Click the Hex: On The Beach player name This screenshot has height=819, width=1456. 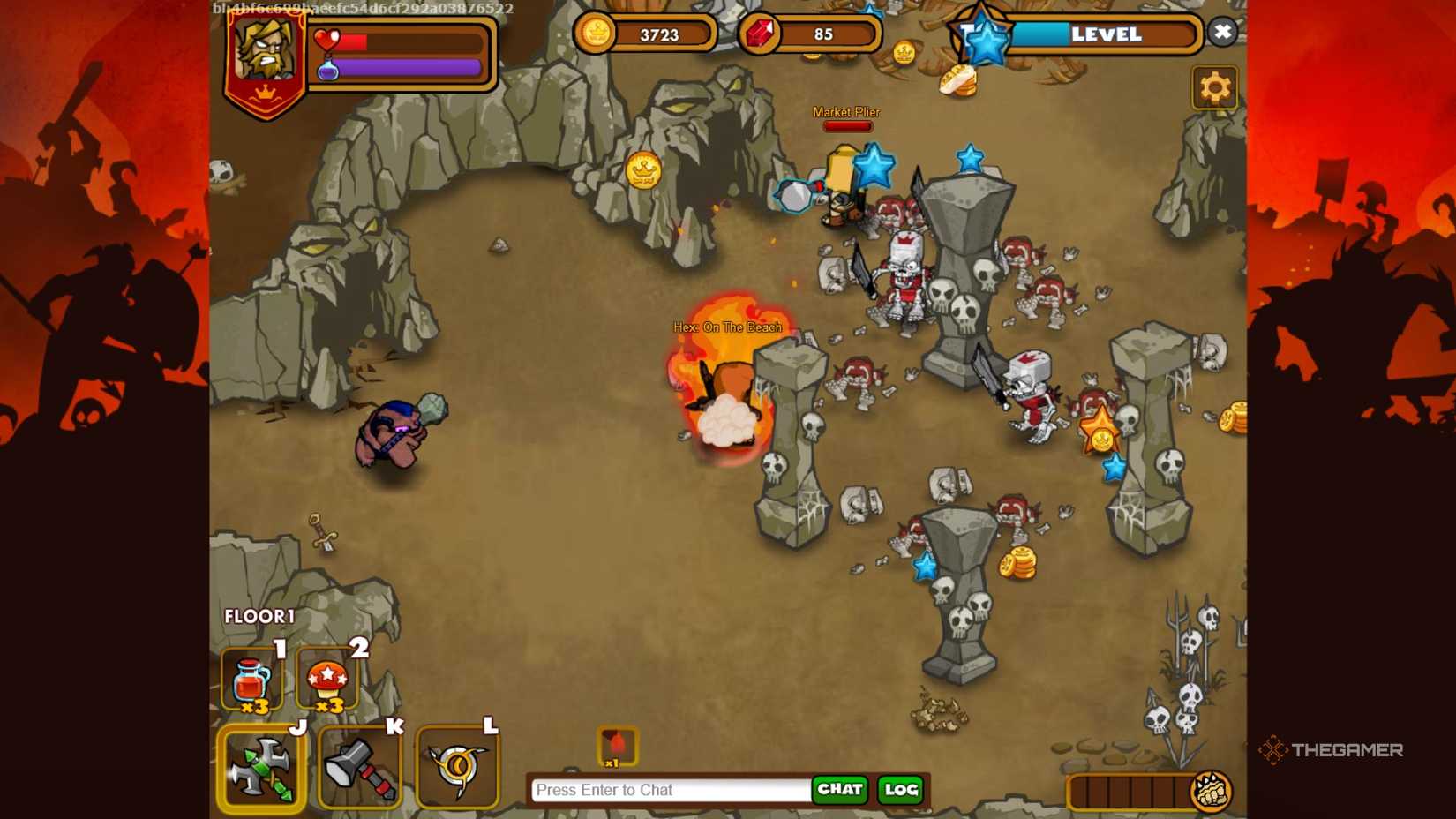pyautogui.click(x=727, y=326)
